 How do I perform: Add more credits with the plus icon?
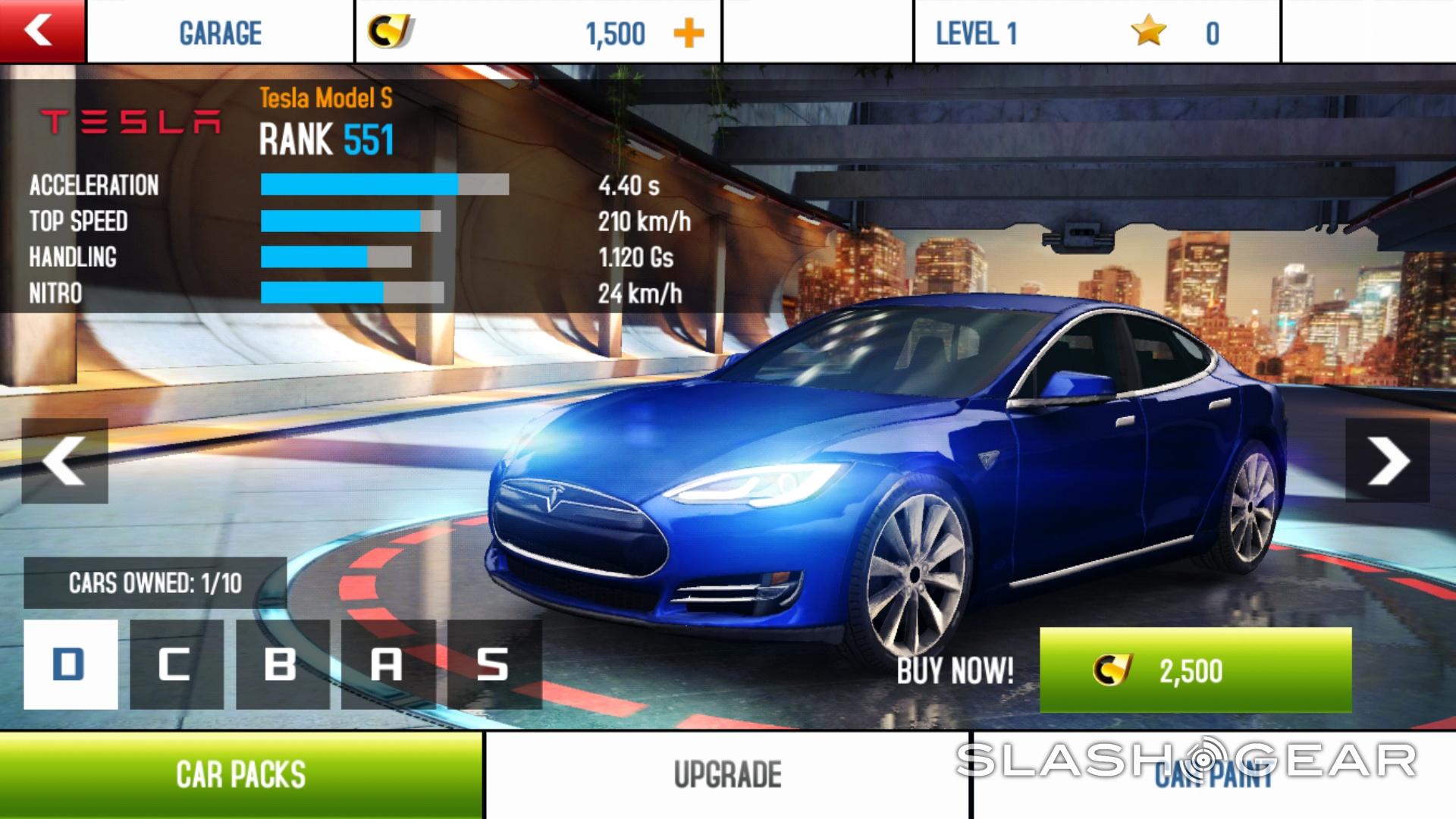coord(689,34)
